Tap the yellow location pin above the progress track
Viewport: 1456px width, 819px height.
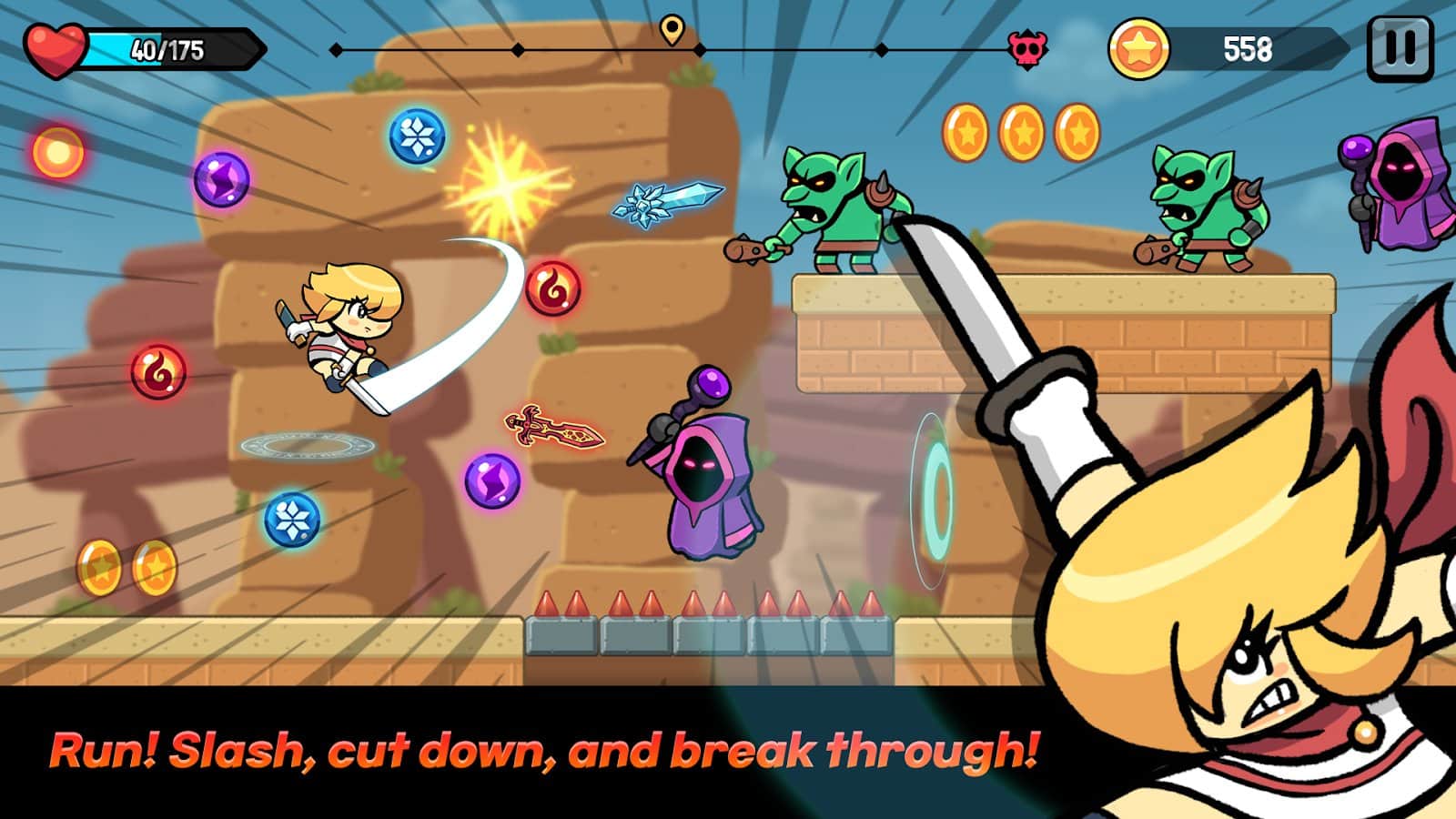tap(672, 30)
